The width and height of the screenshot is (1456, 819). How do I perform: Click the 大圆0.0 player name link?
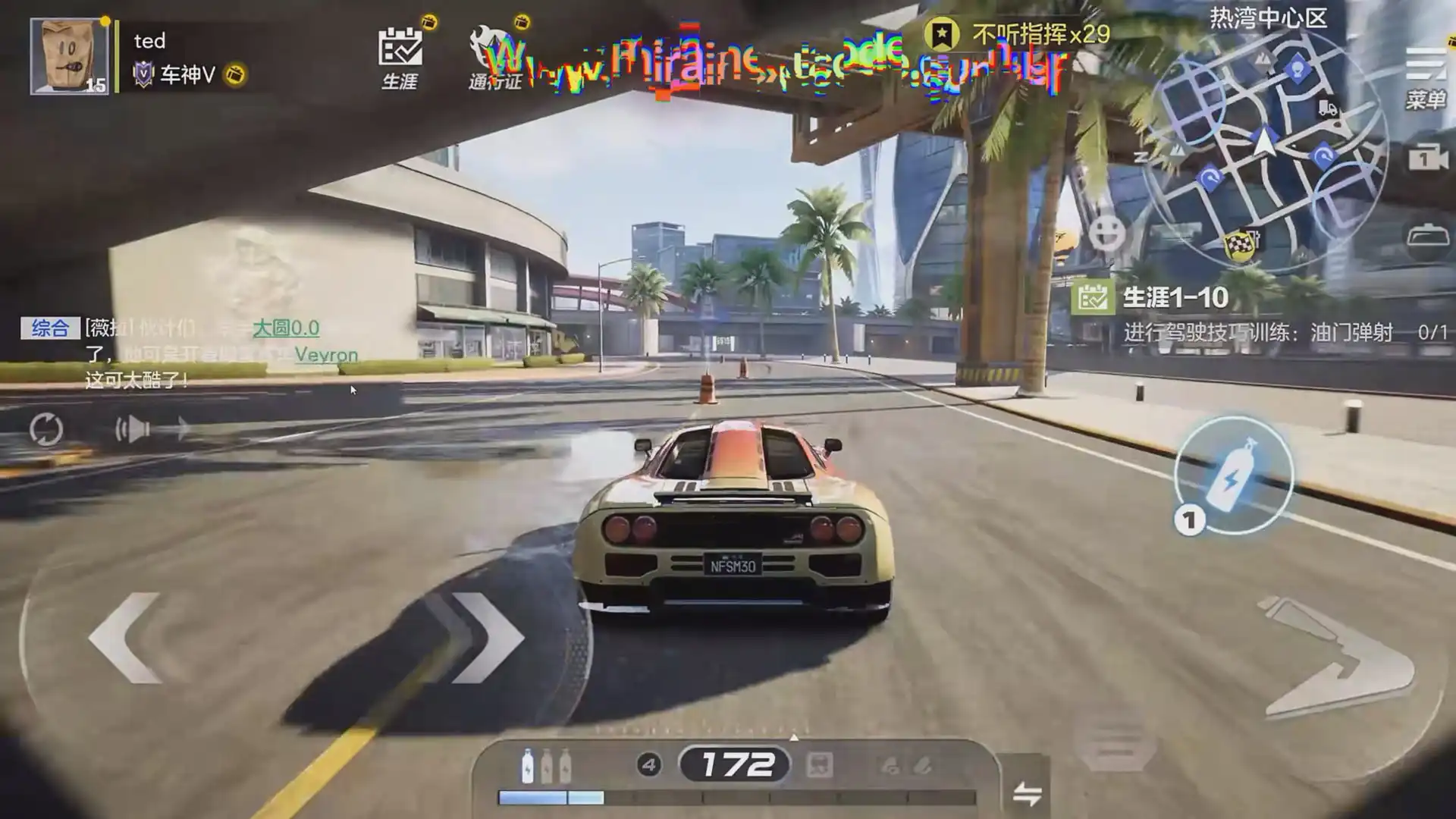click(286, 329)
